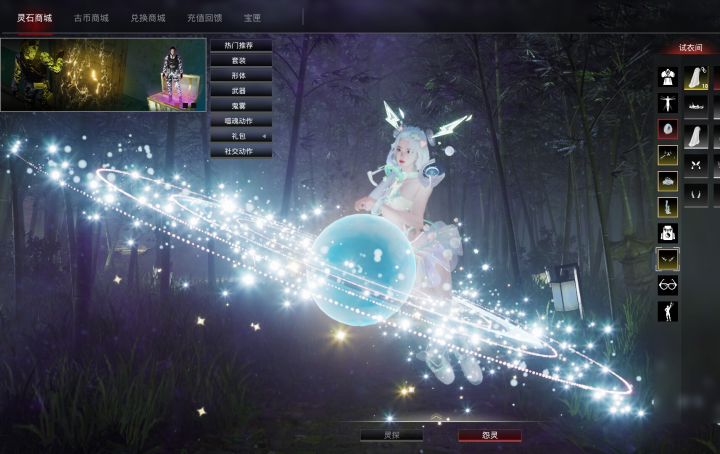Choose the 套装 category
Viewport: 720px width, 454px height.
pyautogui.click(x=240, y=61)
